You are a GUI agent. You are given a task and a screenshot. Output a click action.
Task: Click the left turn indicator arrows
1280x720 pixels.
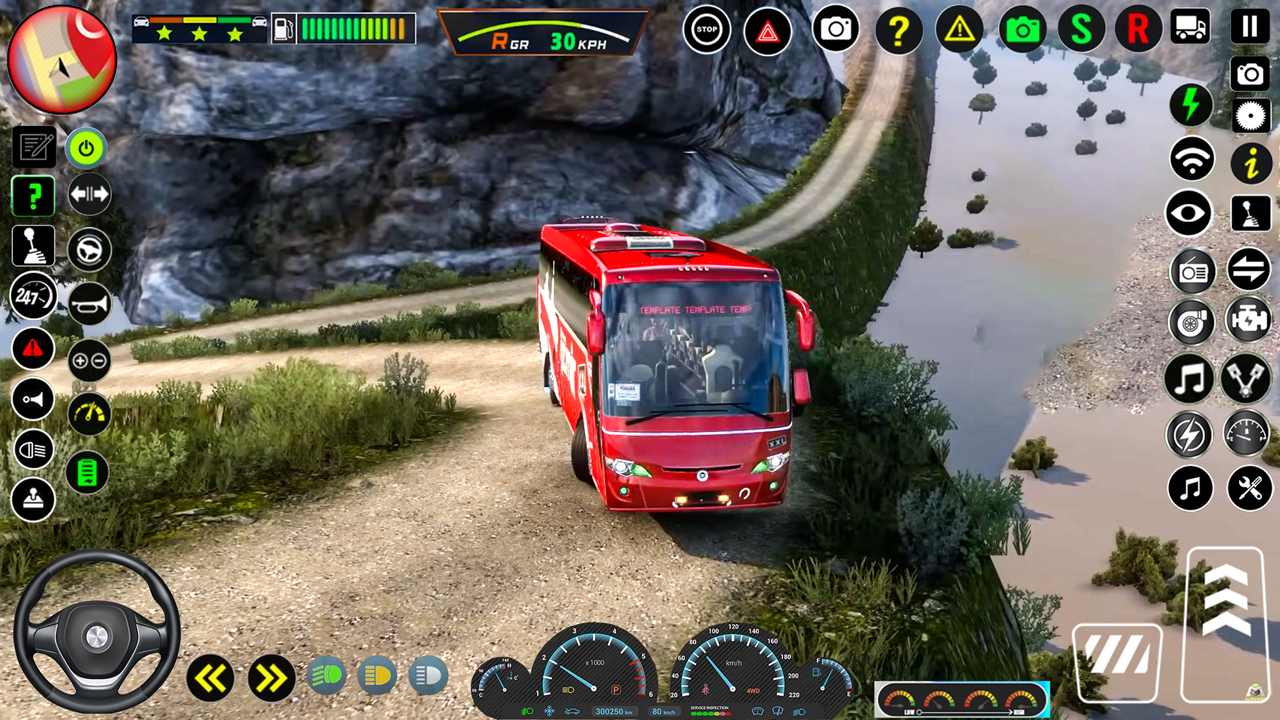(210, 679)
